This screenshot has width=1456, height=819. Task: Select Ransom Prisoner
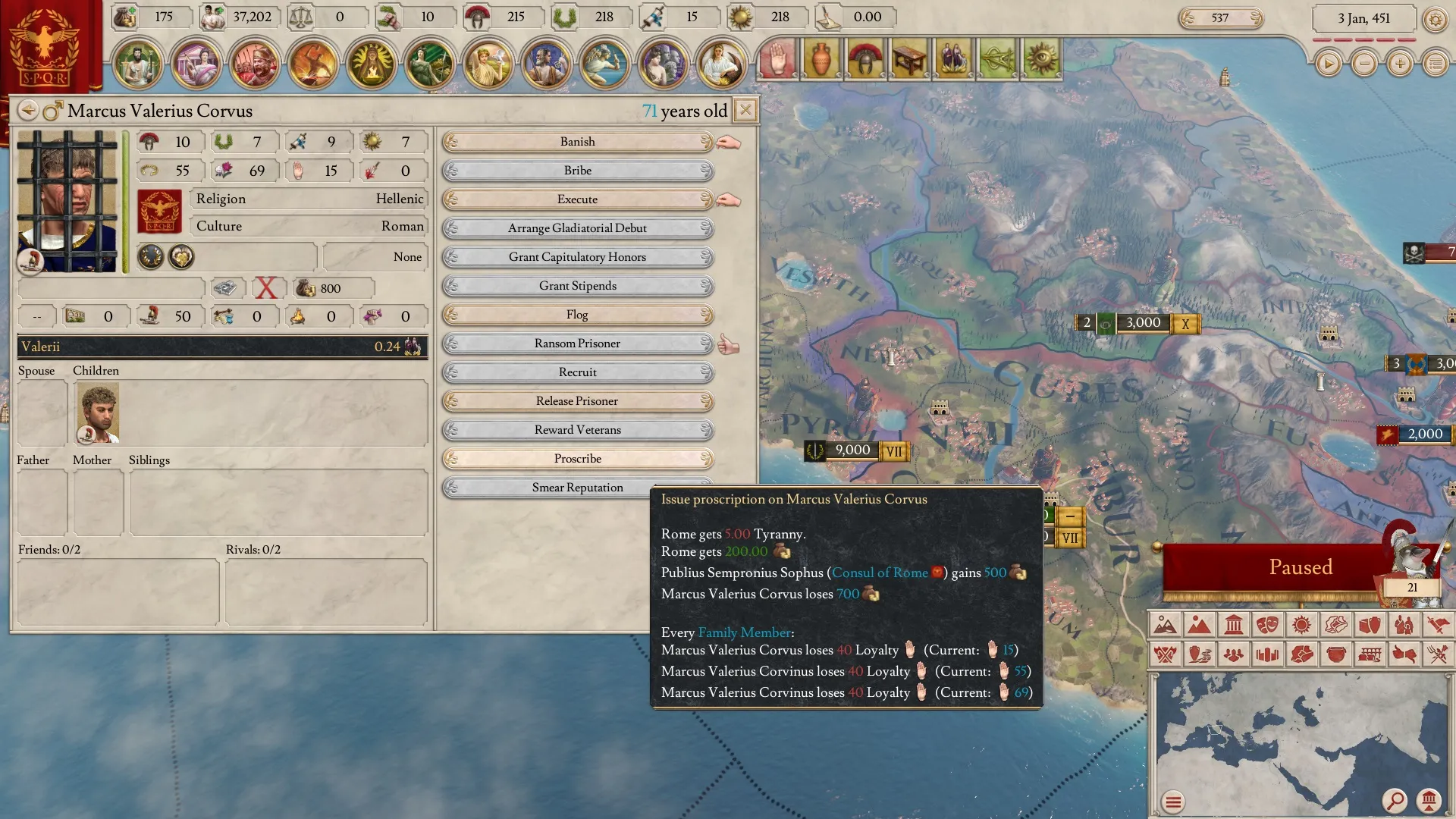point(577,344)
